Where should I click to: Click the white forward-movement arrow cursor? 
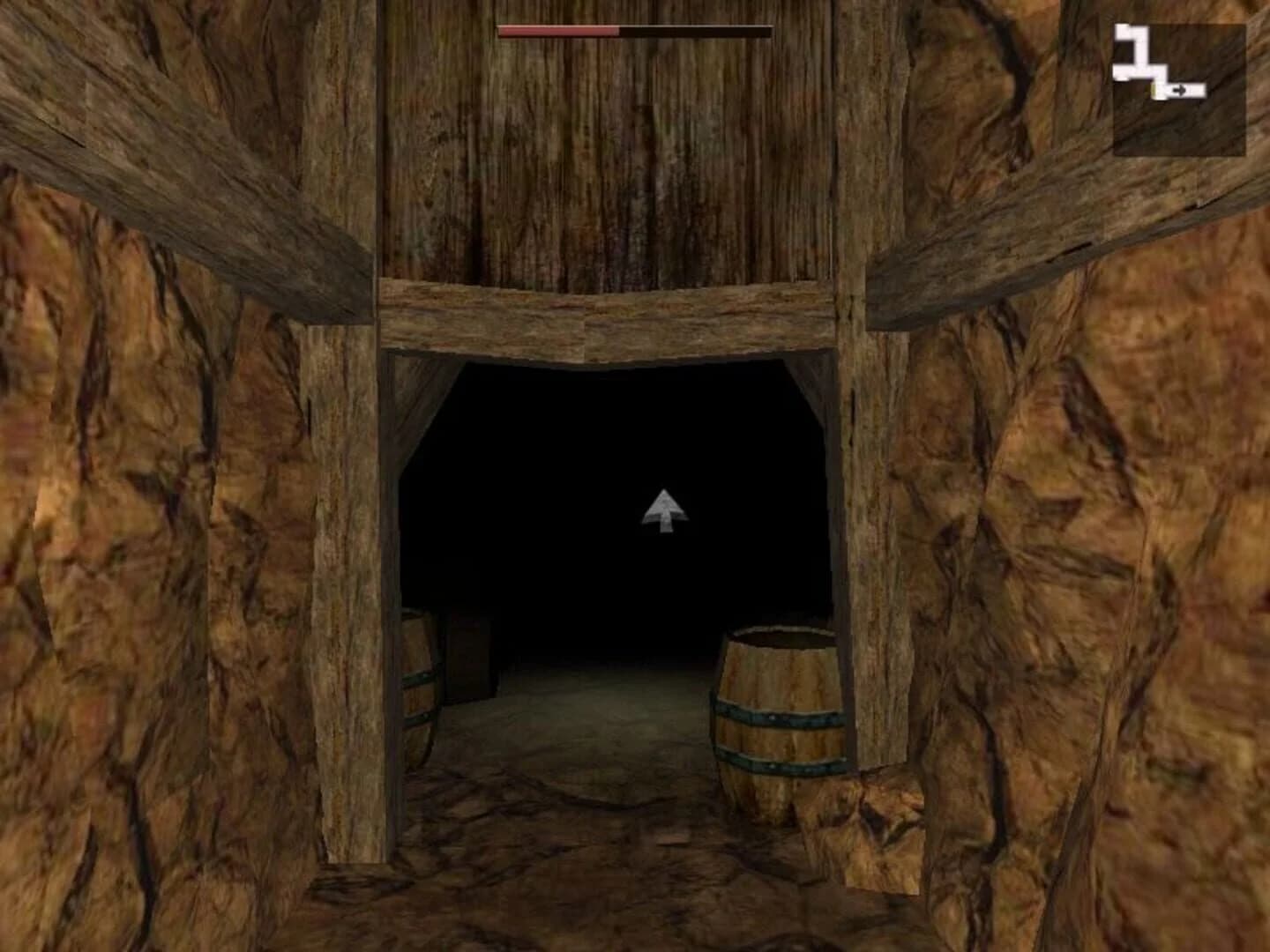(x=663, y=511)
